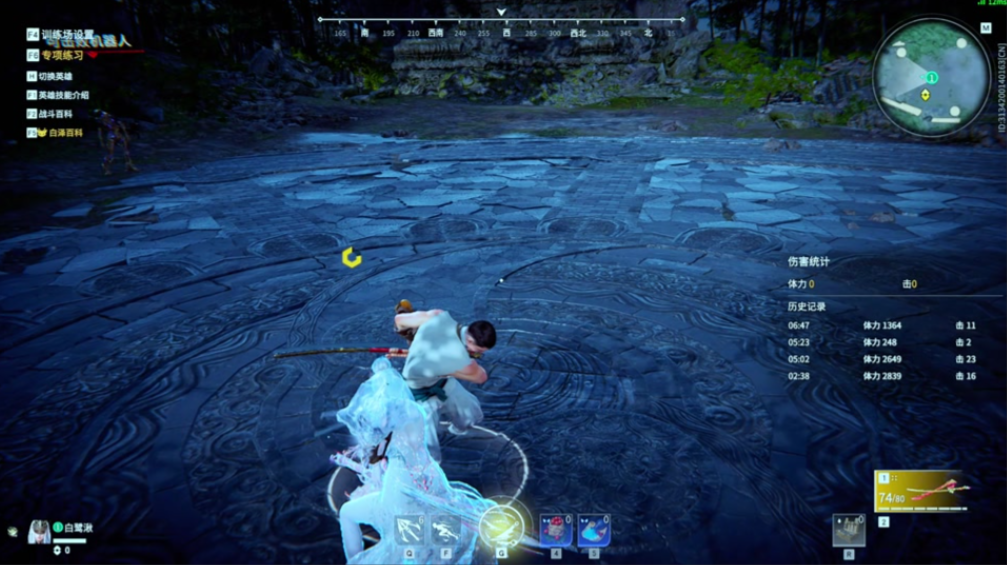Use the red berries consumable slot

555,529
